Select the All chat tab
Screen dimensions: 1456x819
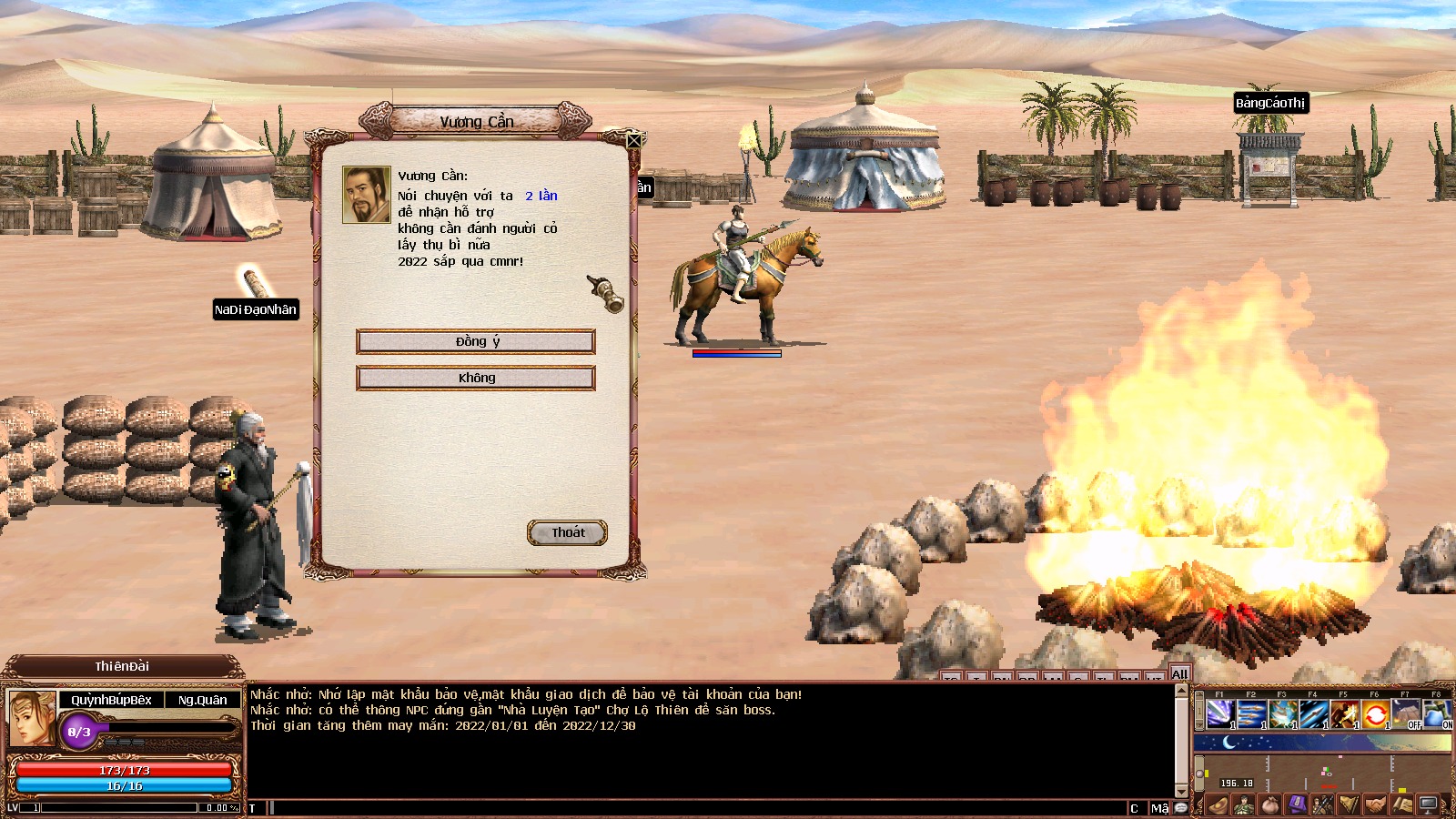1179,674
